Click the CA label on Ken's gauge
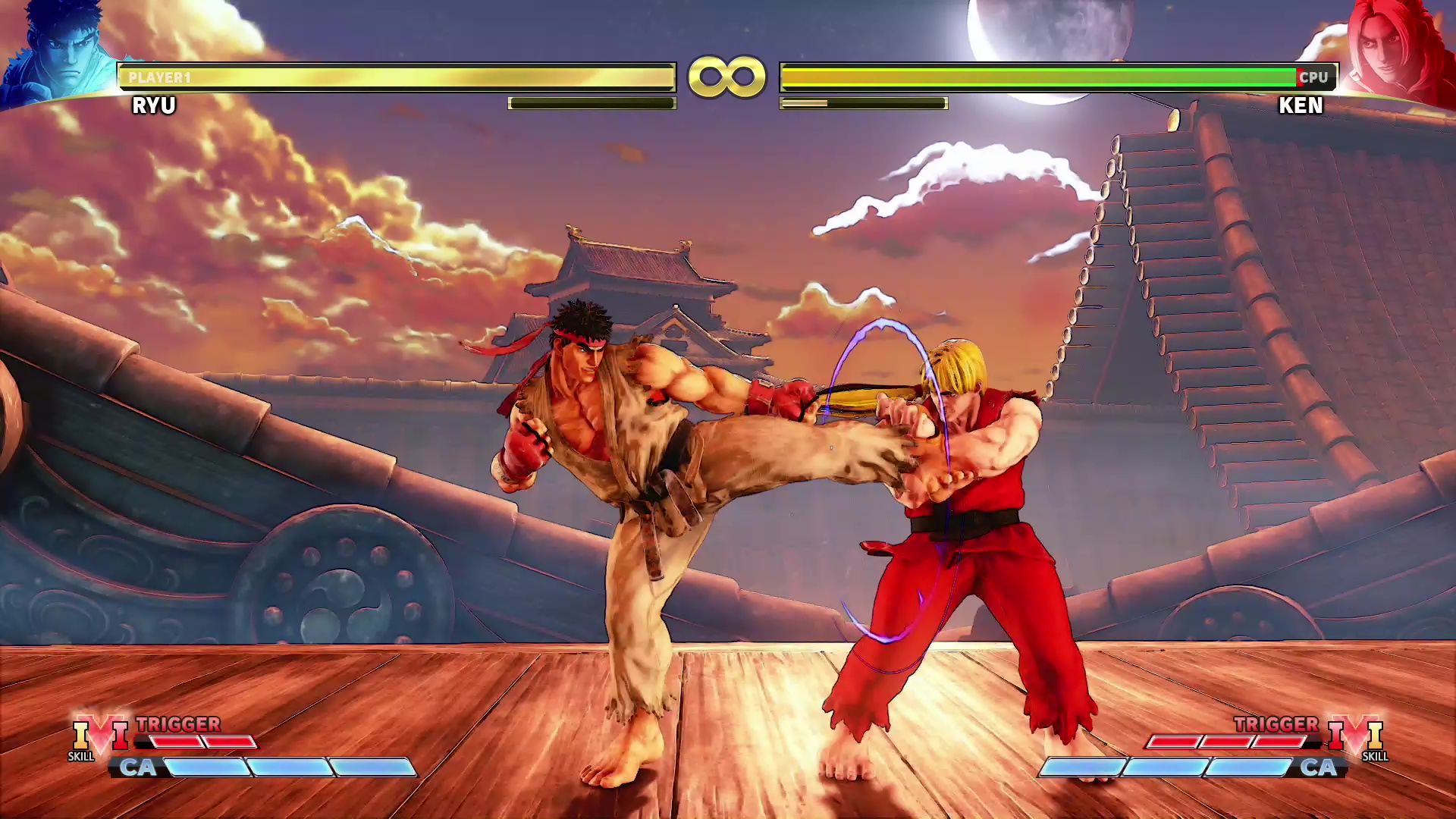This screenshot has height=819, width=1456. pos(1319,768)
